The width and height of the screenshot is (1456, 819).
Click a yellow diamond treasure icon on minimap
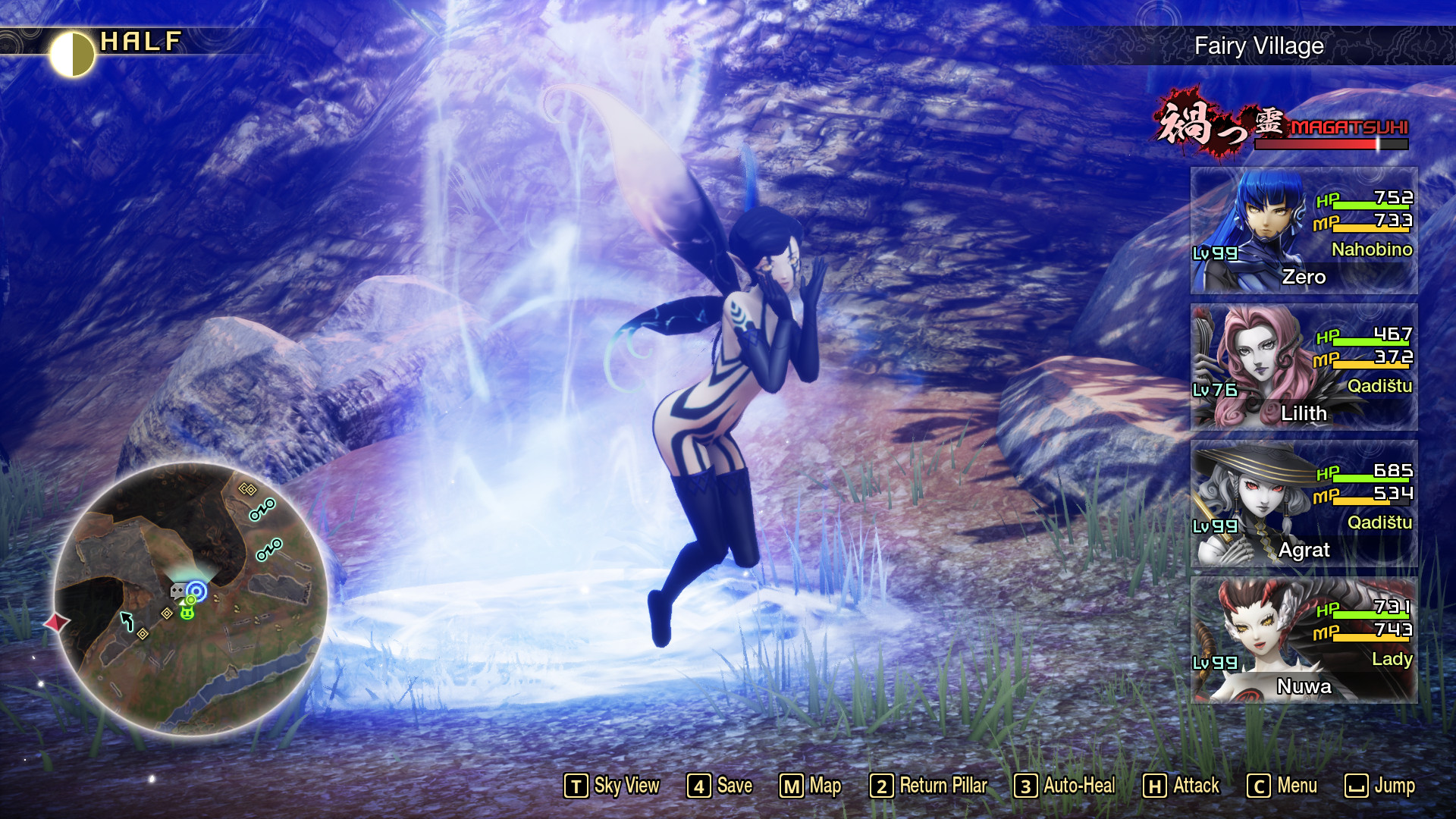pyautogui.click(x=166, y=613)
